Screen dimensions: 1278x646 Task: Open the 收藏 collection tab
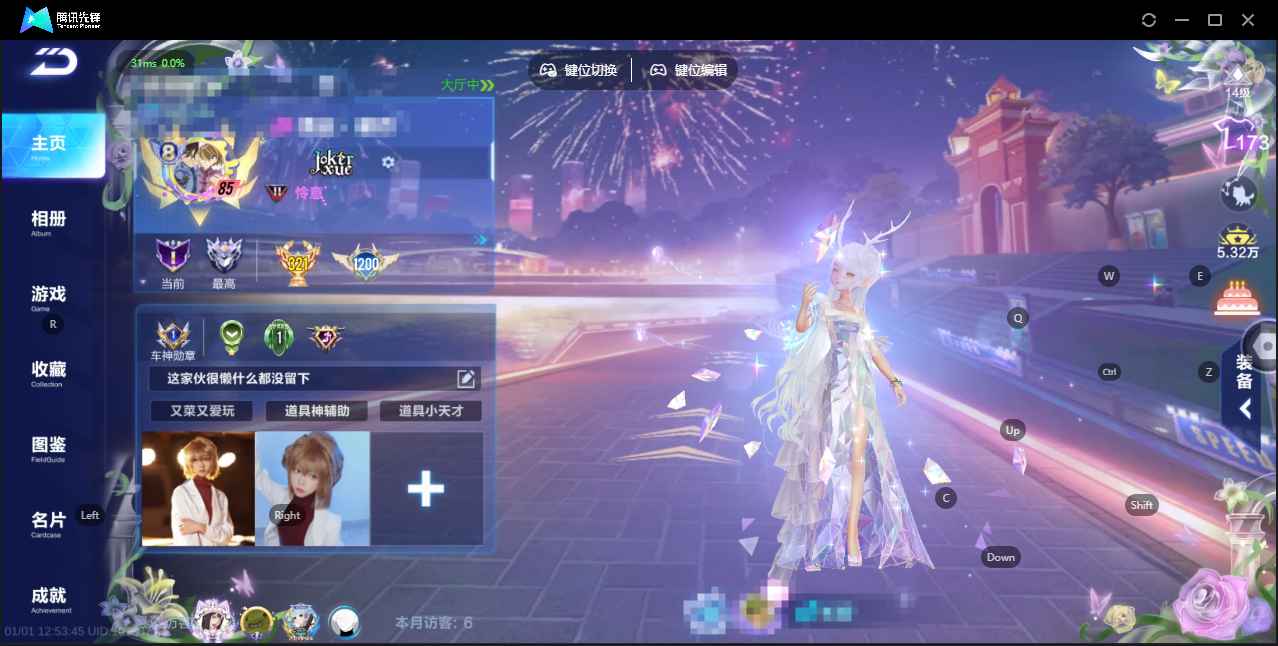[x=49, y=372]
